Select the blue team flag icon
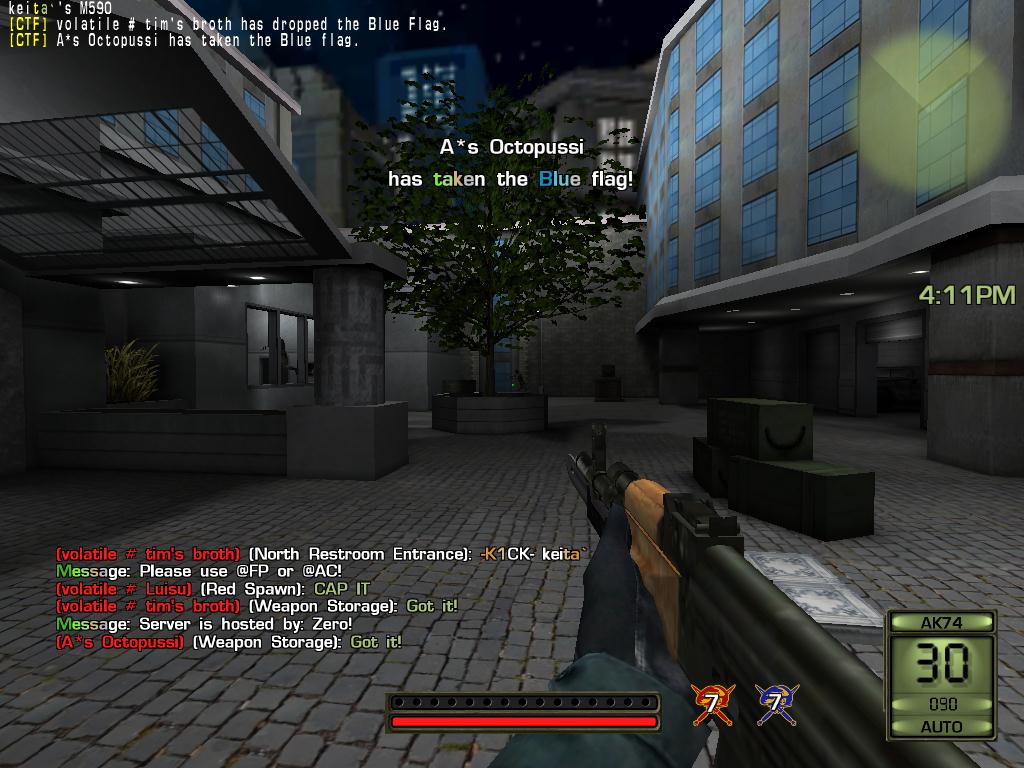Image resolution: width=1024 pixels, height=768 pixels. point(775,704)
